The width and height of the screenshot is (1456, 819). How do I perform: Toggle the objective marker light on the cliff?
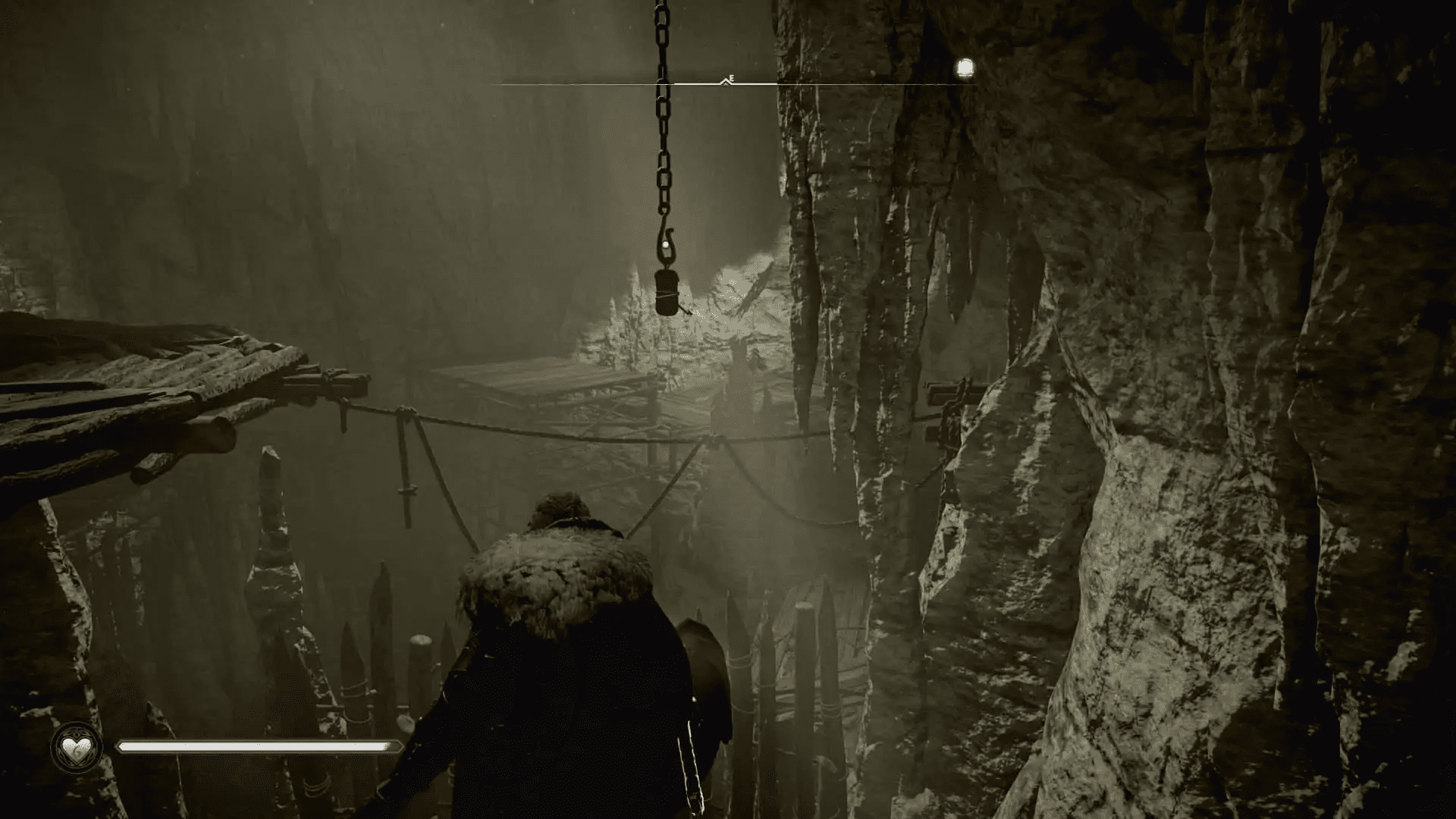(x=965, y=68)
